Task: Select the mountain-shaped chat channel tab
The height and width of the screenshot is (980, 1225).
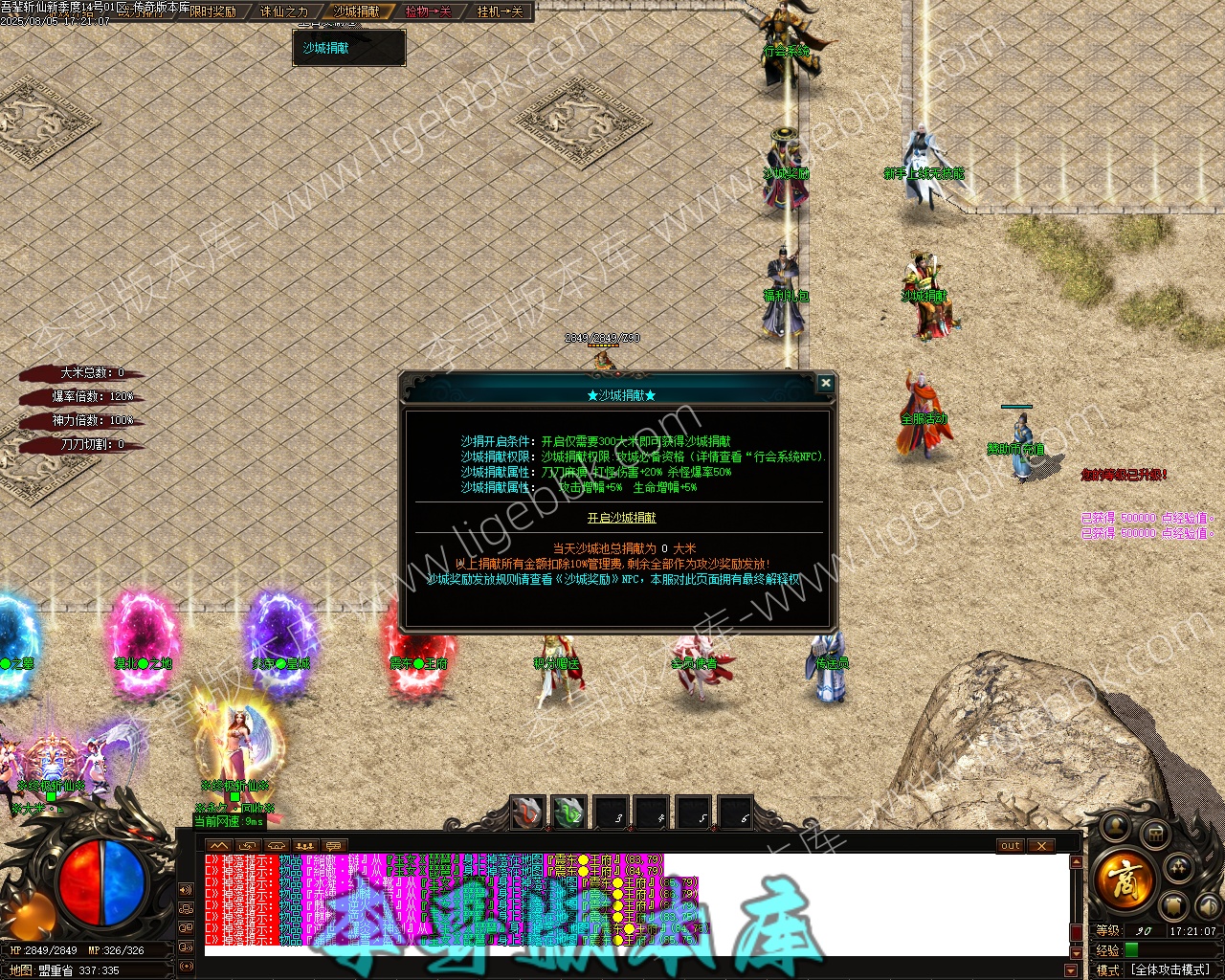Action: pyautogui.click(x=218, y=846)
